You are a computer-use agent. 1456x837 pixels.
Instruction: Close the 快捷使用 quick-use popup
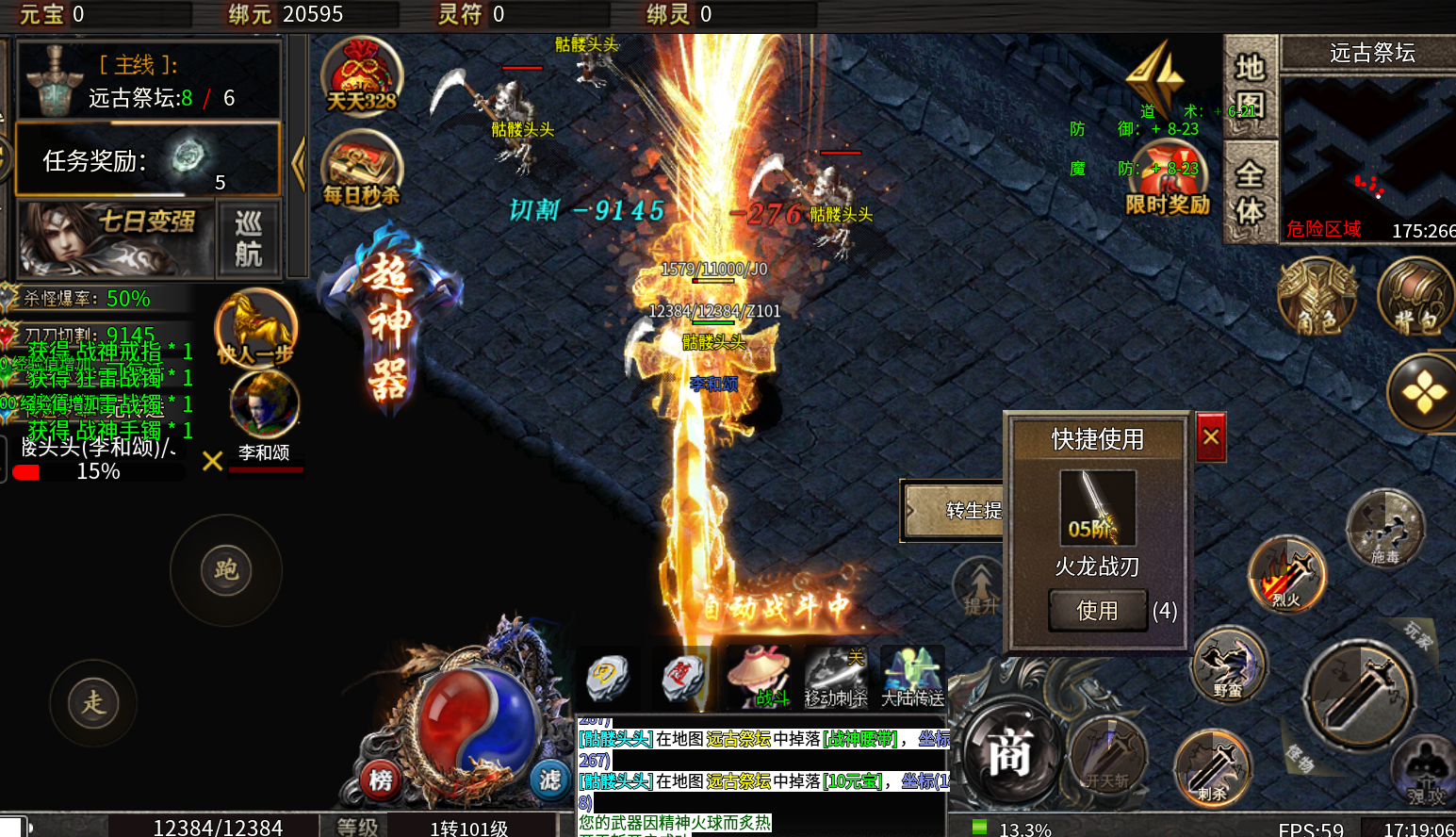tap(1211, 437)
